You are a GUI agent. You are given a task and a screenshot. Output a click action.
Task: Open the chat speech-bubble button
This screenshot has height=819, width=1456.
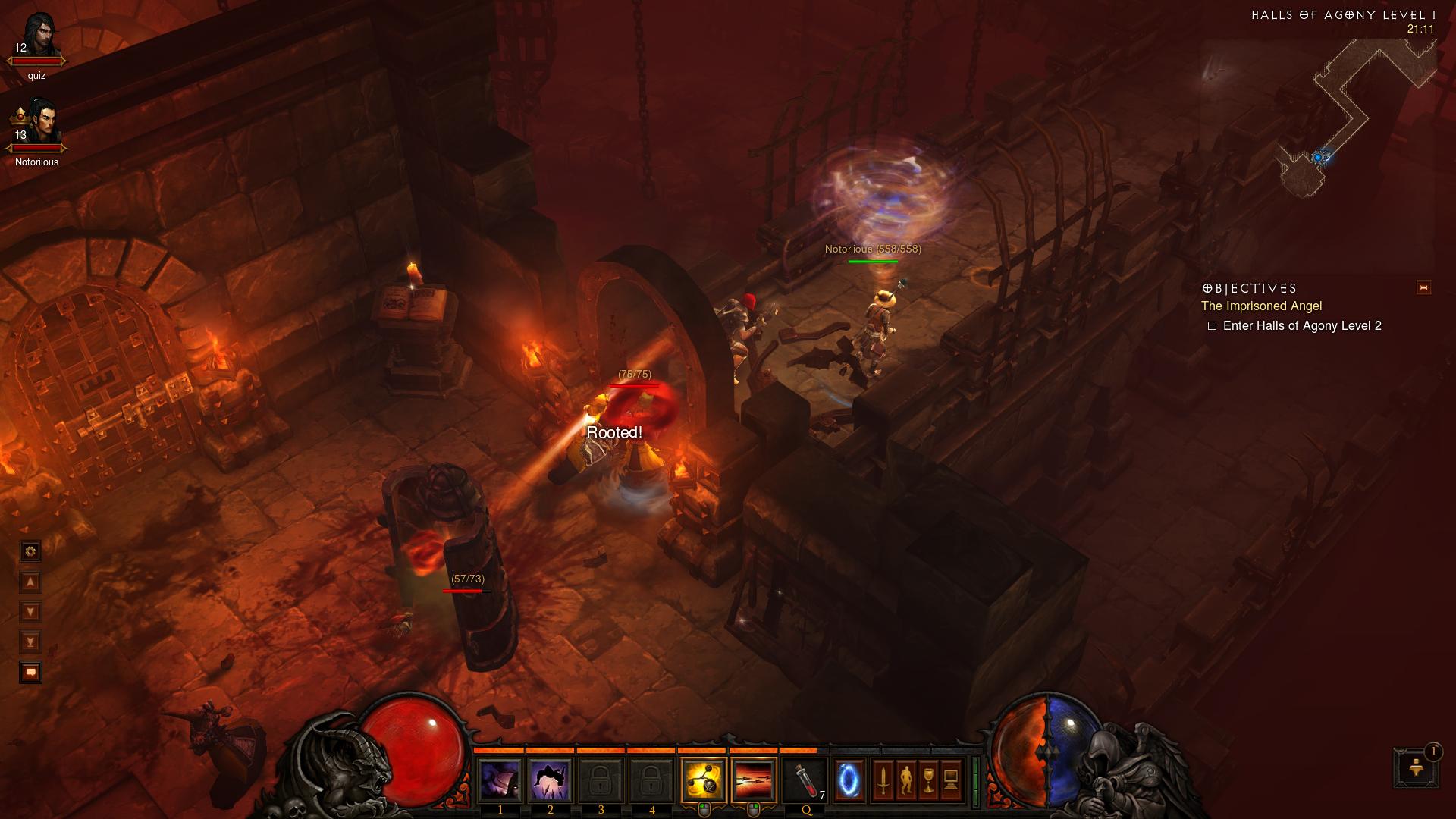[31, 673]
